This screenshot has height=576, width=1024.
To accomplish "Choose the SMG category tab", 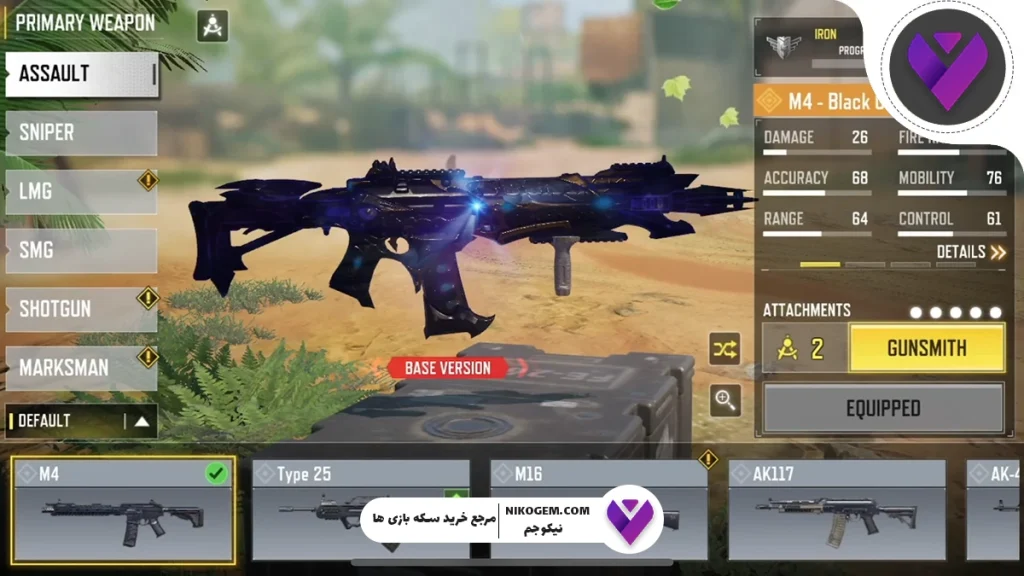I will (x=82, y=250).
